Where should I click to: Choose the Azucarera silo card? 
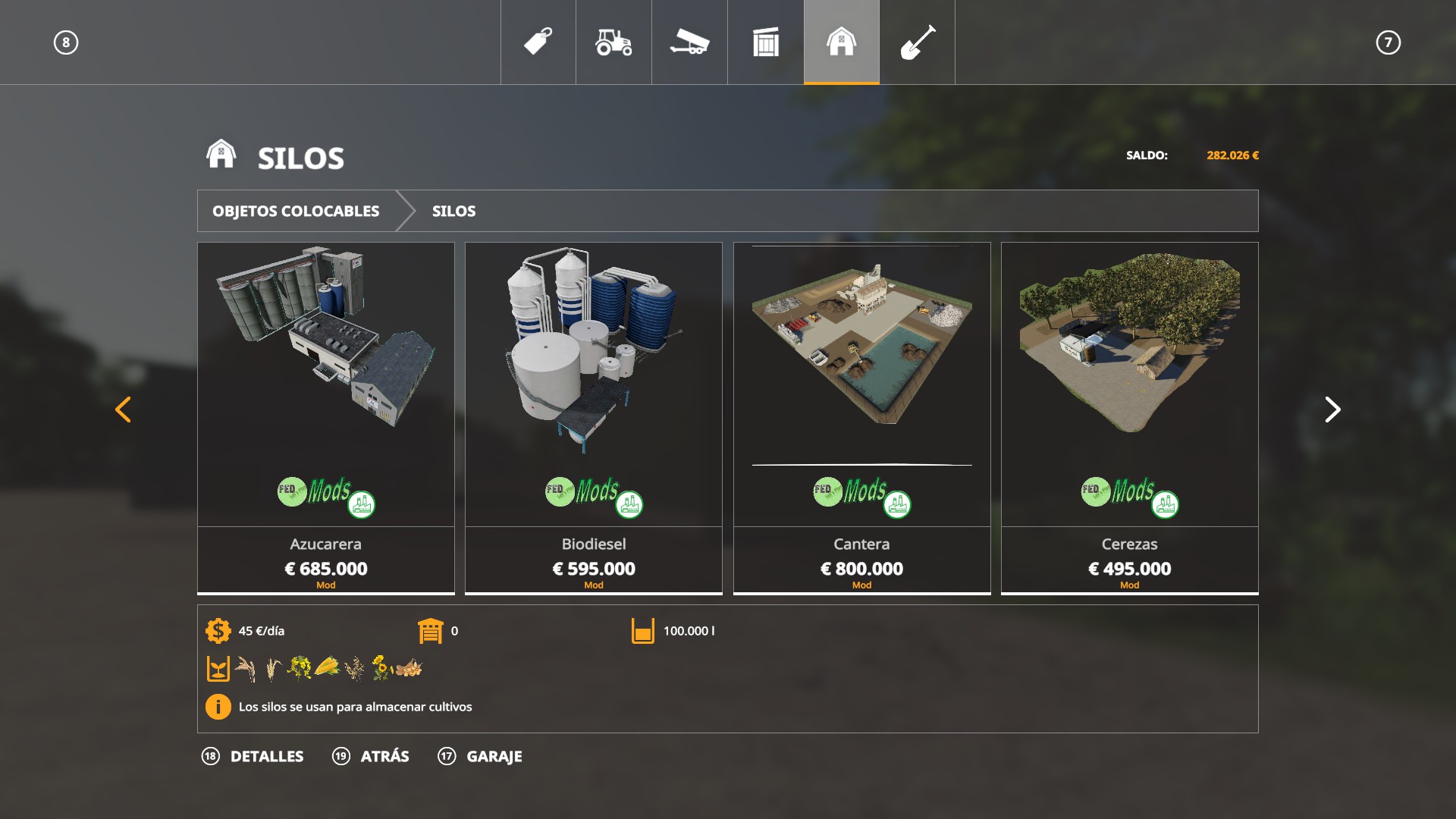326,417
